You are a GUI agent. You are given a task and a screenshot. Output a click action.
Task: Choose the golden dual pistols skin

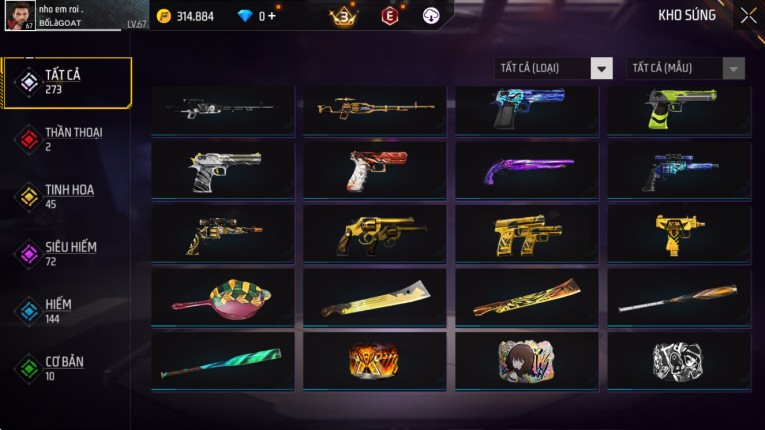[527, 233]
